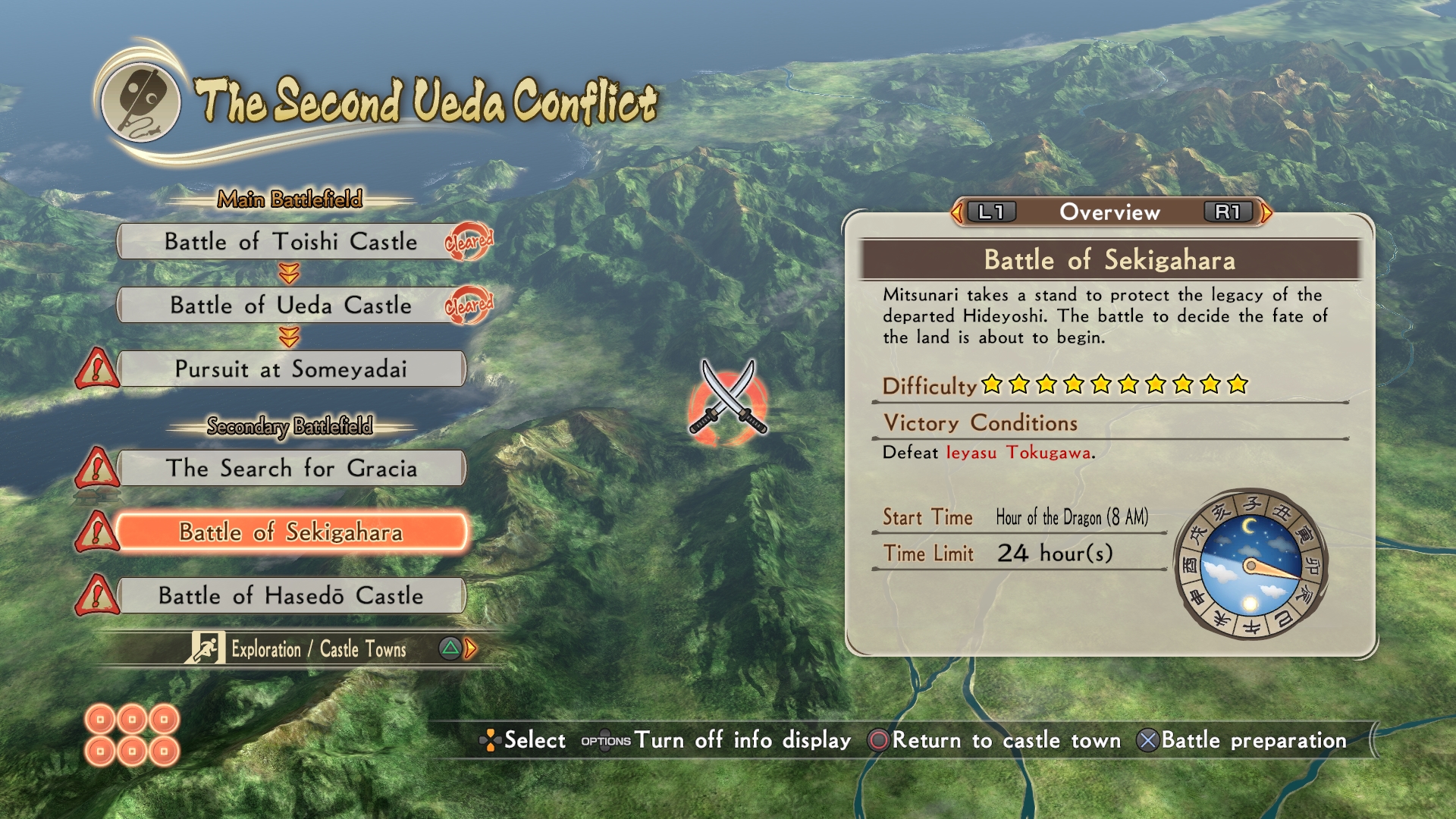This screenshot has height=819, width=1456.
Task: Click the warning icon next to Battle of Hasedō Castle
Action: click(x=96, y=595)
